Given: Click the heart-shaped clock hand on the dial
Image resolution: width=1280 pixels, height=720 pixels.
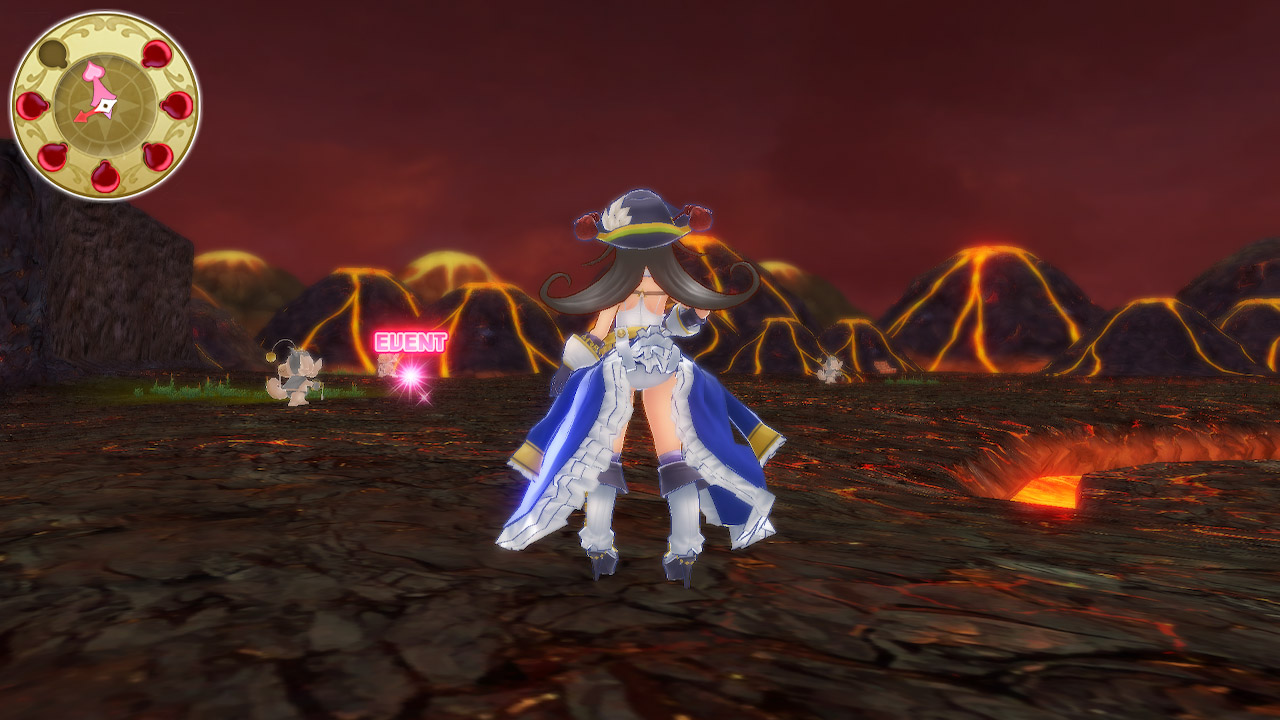Looking at the screenshot, I should click(x=93, y=73).
